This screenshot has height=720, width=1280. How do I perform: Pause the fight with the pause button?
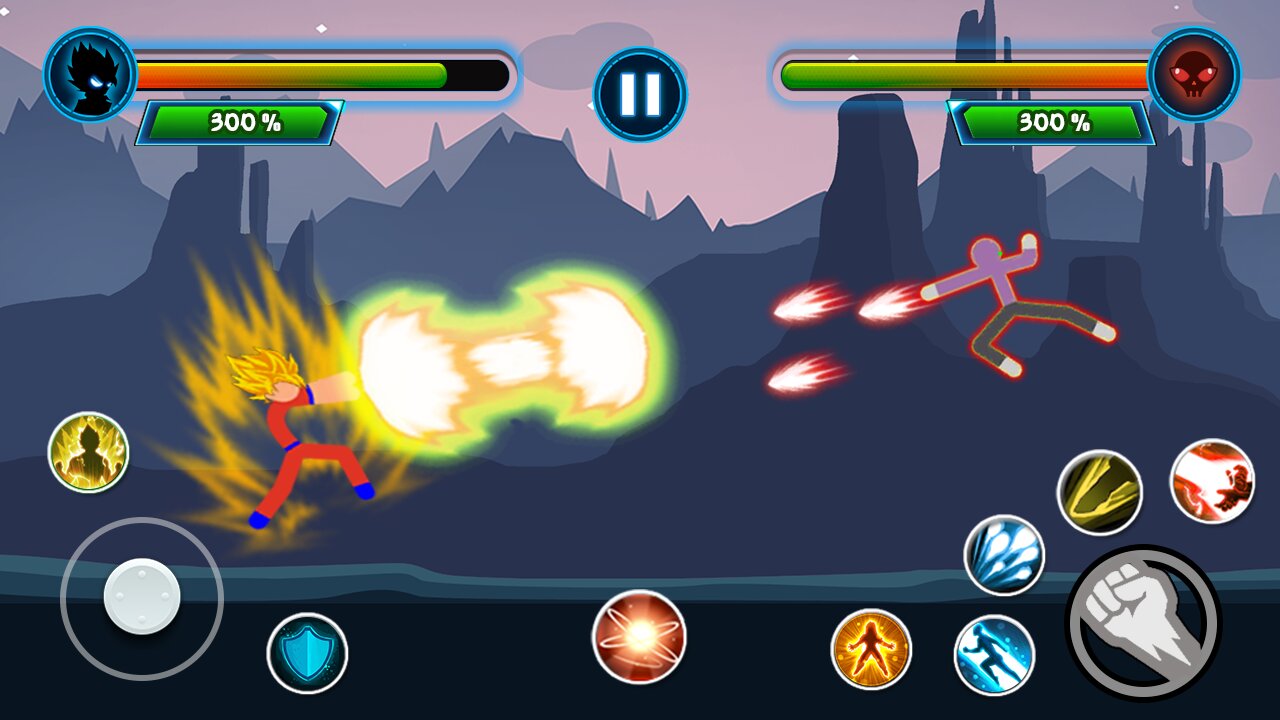coord(640,93)
